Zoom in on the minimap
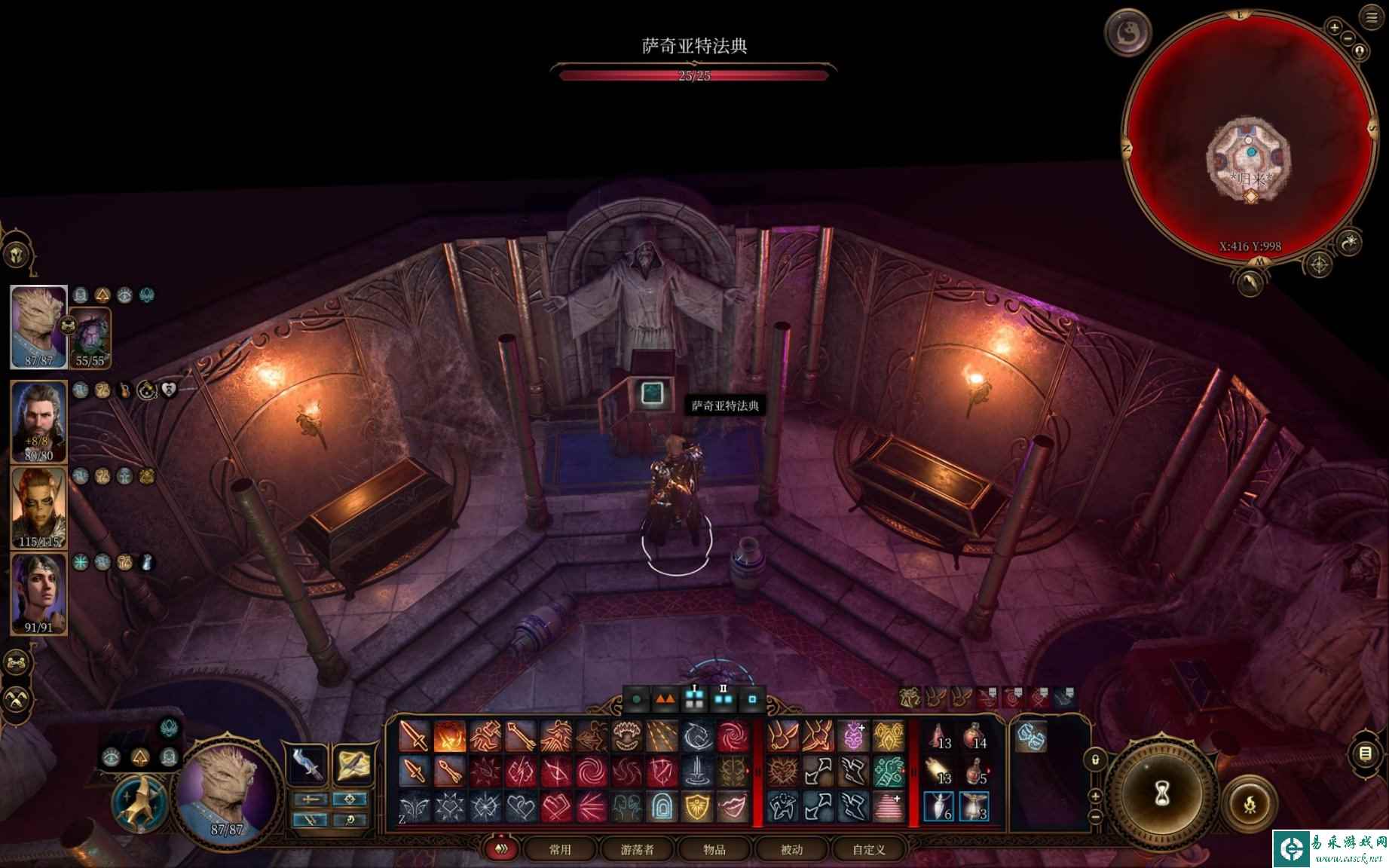 coord(1334,28)
